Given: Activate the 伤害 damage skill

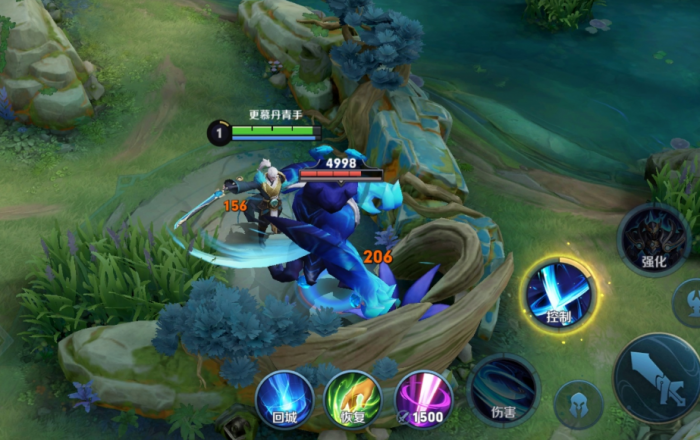Looking at the screenshot, I should click(503, 389).
